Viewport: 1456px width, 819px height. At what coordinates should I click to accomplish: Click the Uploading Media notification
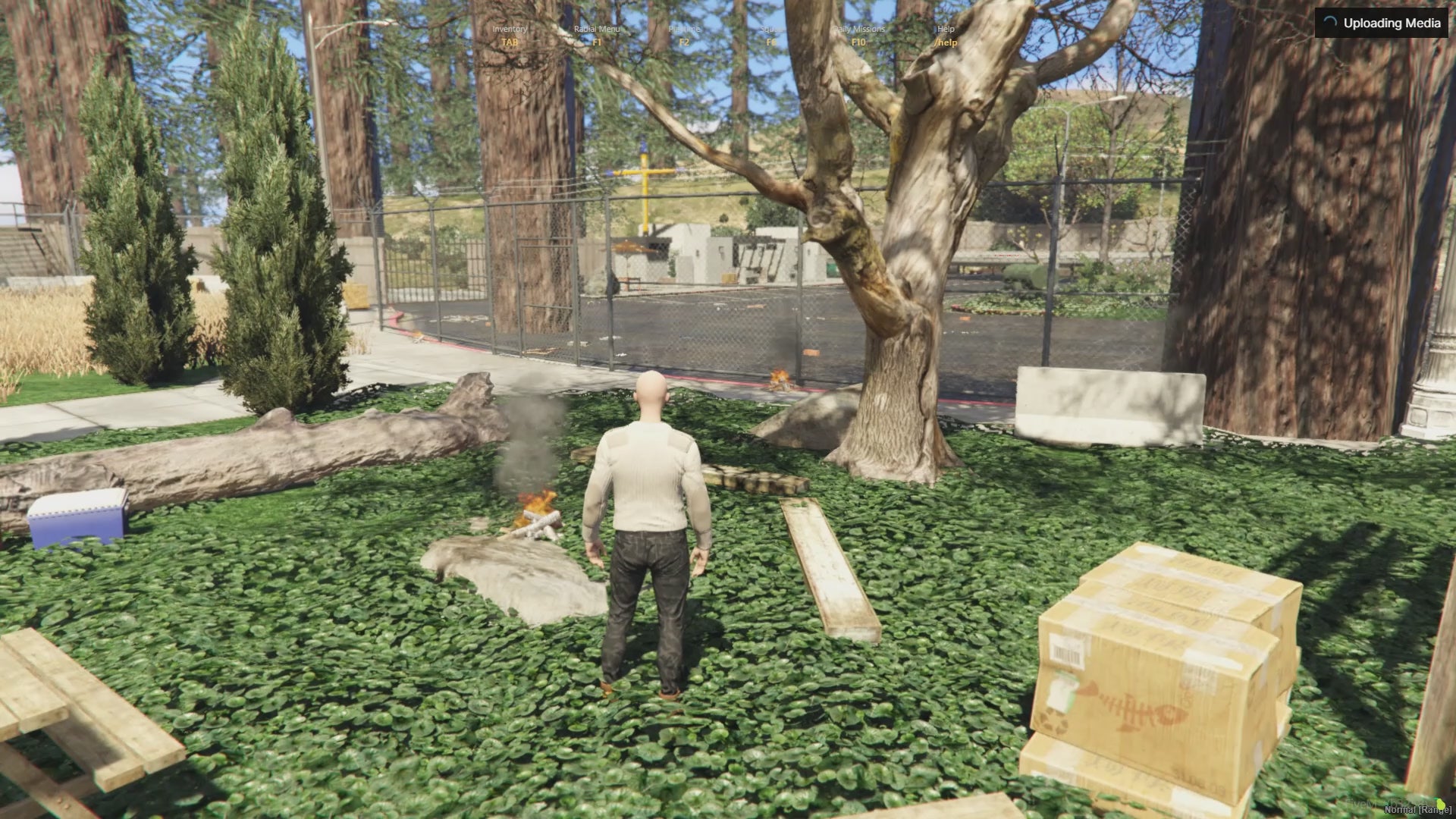coord(1382,23)
